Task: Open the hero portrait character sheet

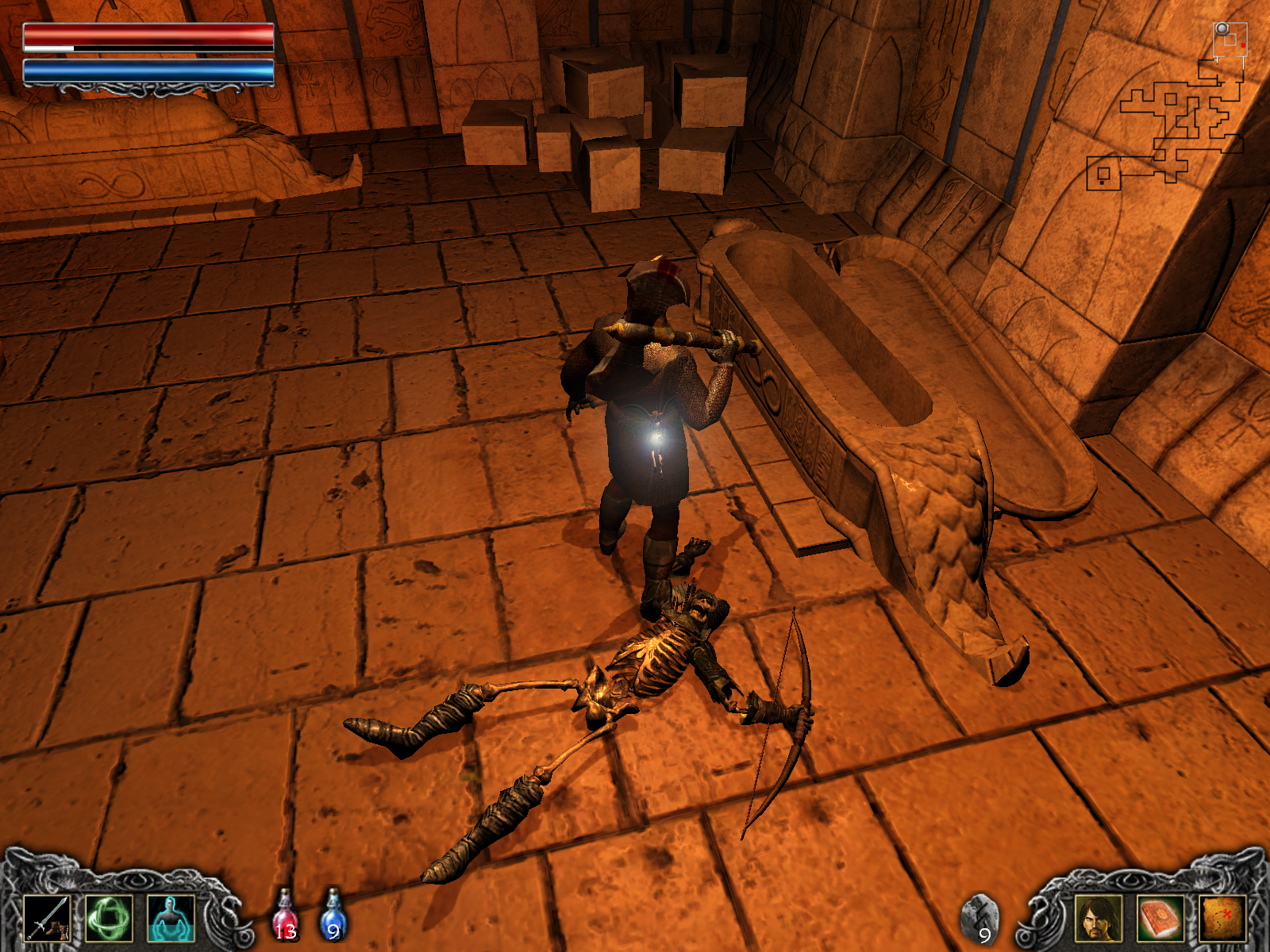Action: pos(1099,918)
